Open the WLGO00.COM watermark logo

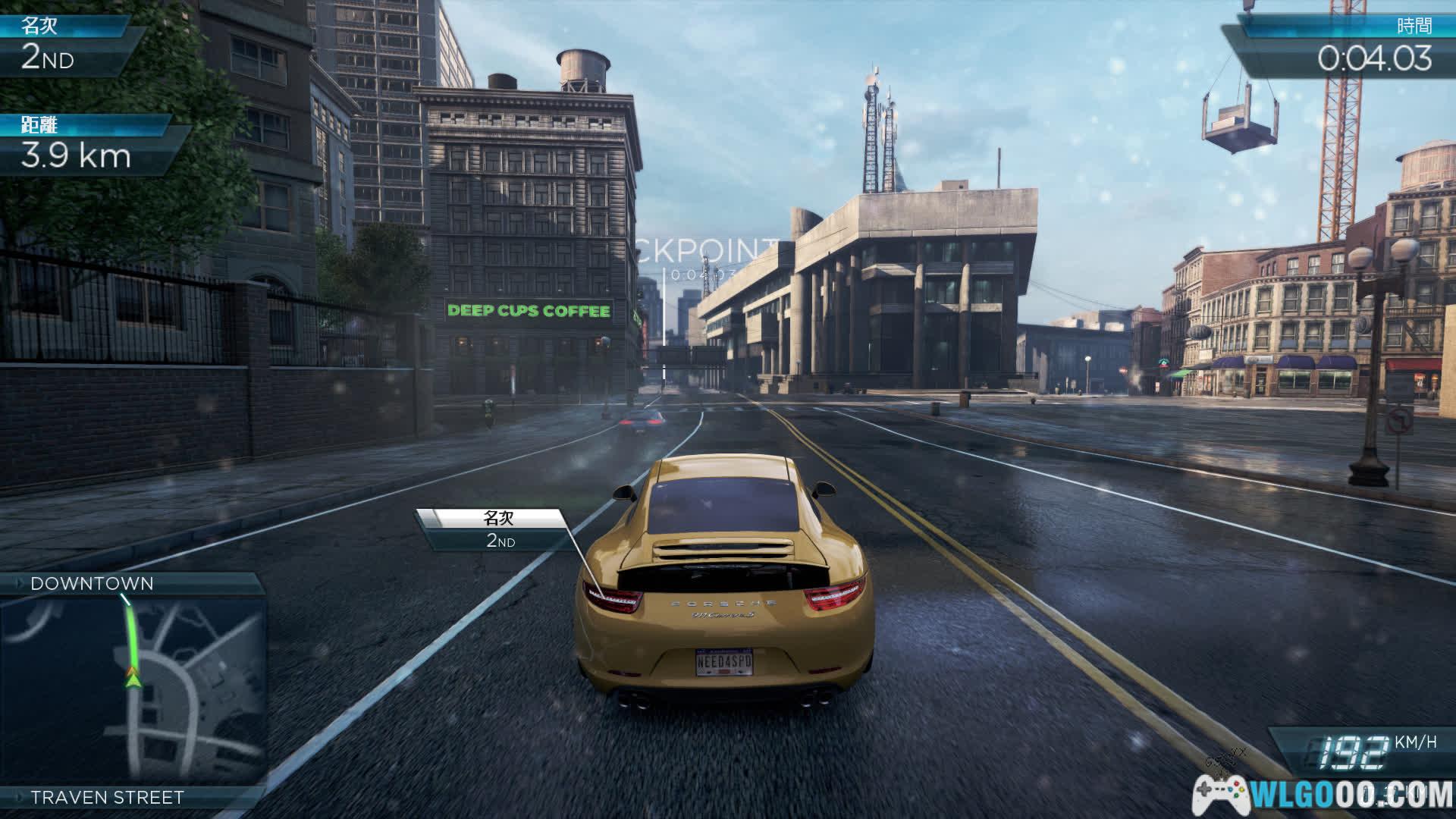(x=1323, y=795)
